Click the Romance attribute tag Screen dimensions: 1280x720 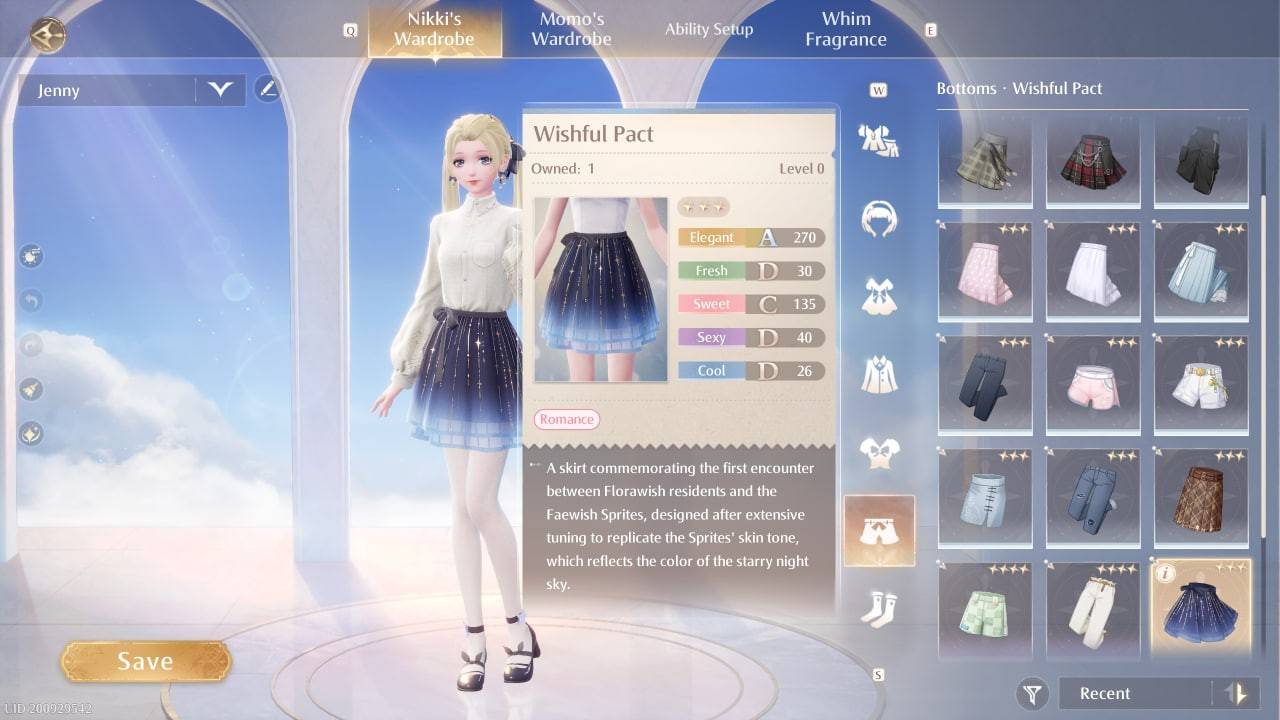pos(566,419)
